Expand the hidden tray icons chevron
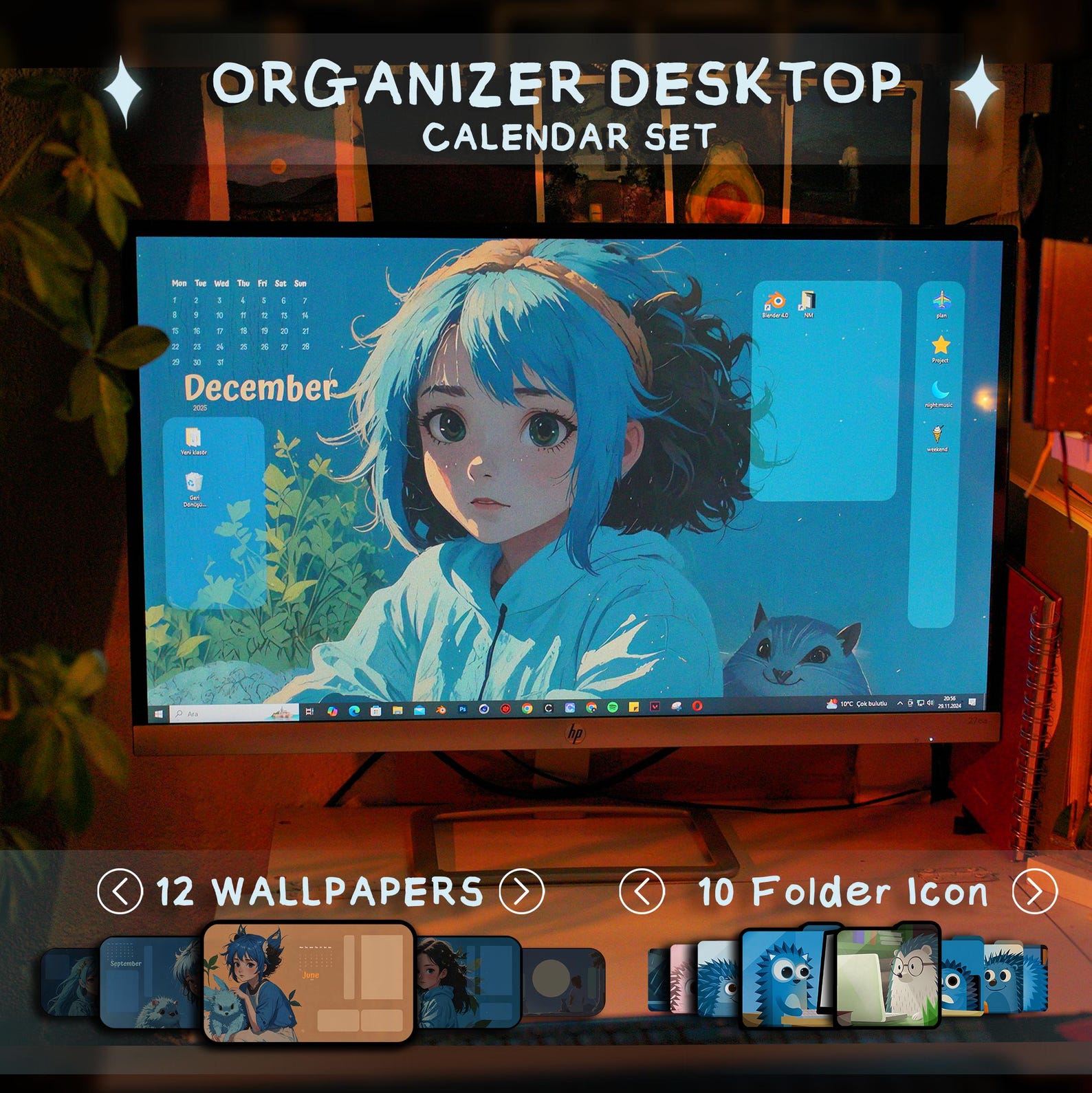1092x1093 pixels. pyautogui.click(x=899, y=703)
